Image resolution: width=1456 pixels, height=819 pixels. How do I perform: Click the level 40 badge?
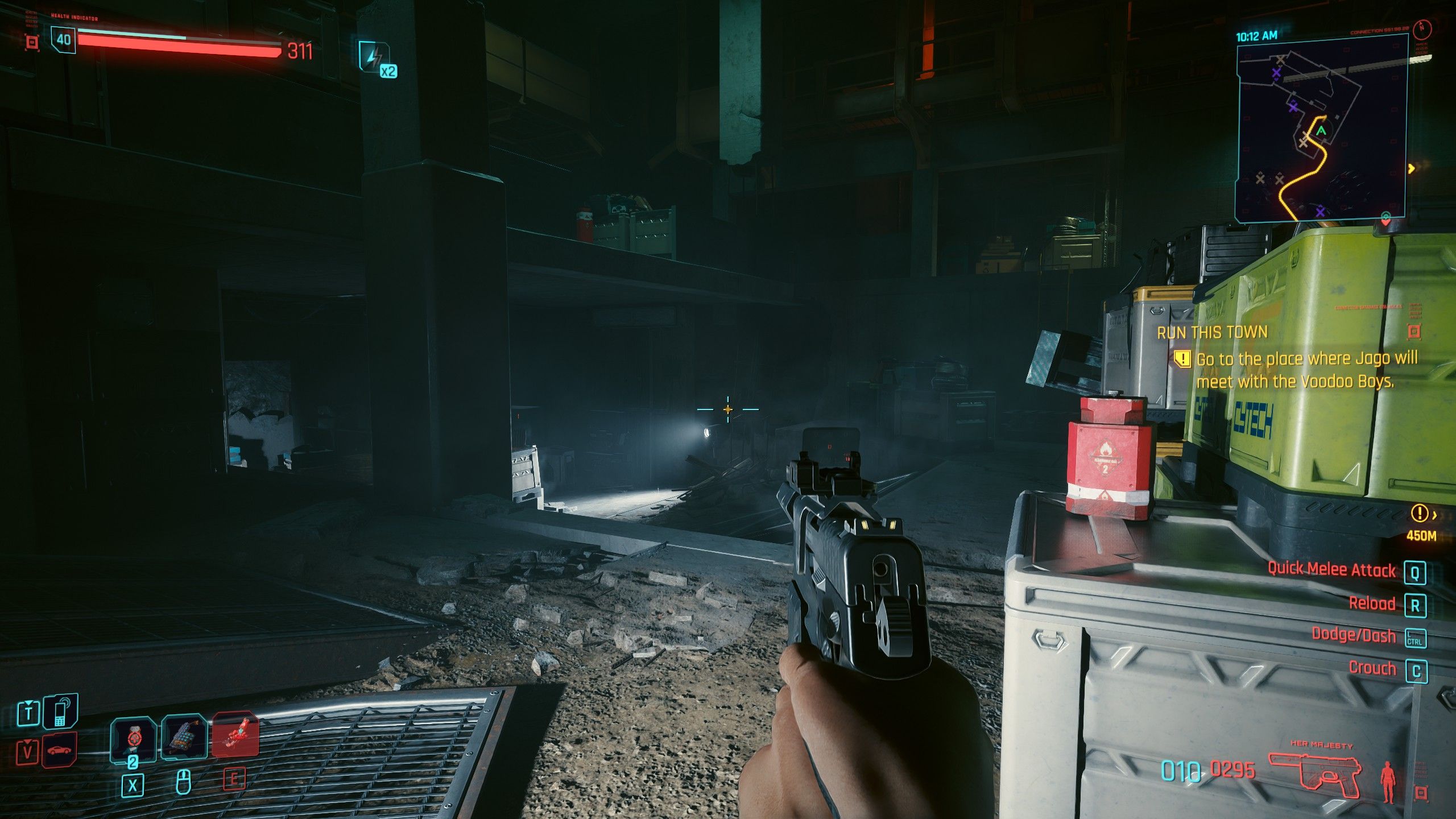(x=63, y=40)
